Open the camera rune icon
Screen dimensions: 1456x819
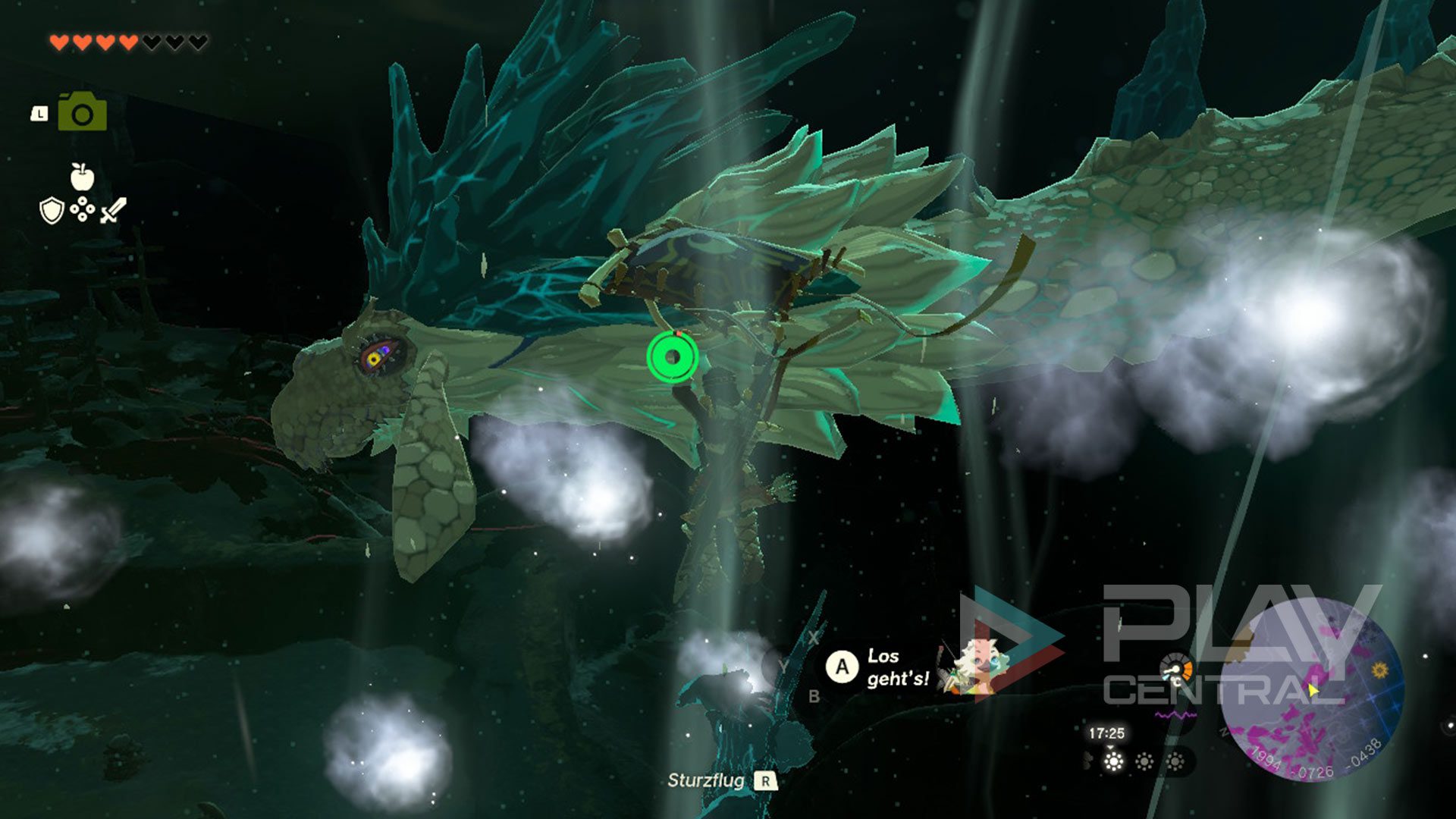[83, 112]
